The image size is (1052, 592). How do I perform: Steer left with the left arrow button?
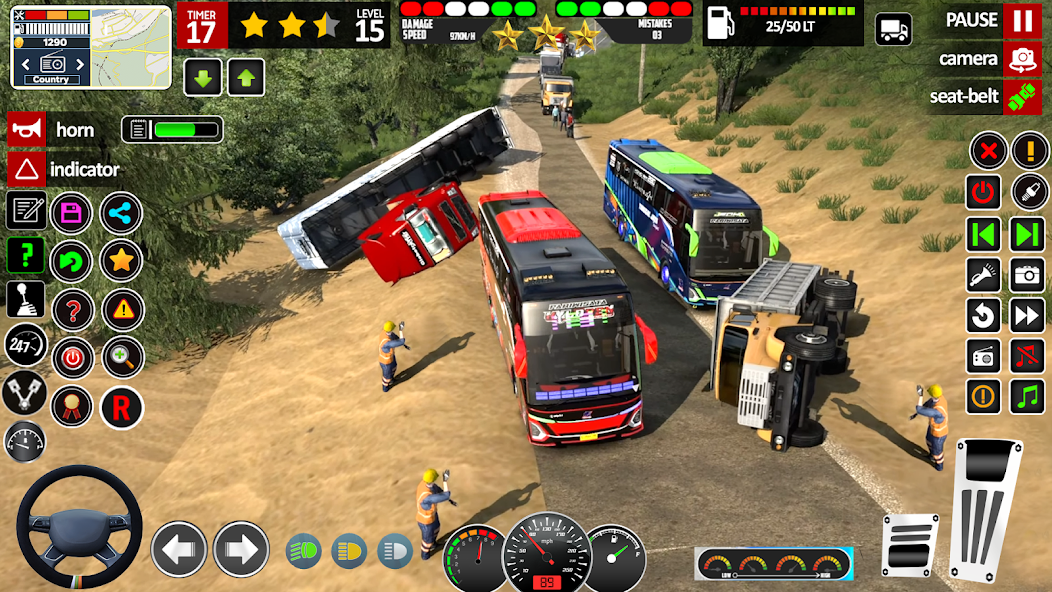(179, 549)
